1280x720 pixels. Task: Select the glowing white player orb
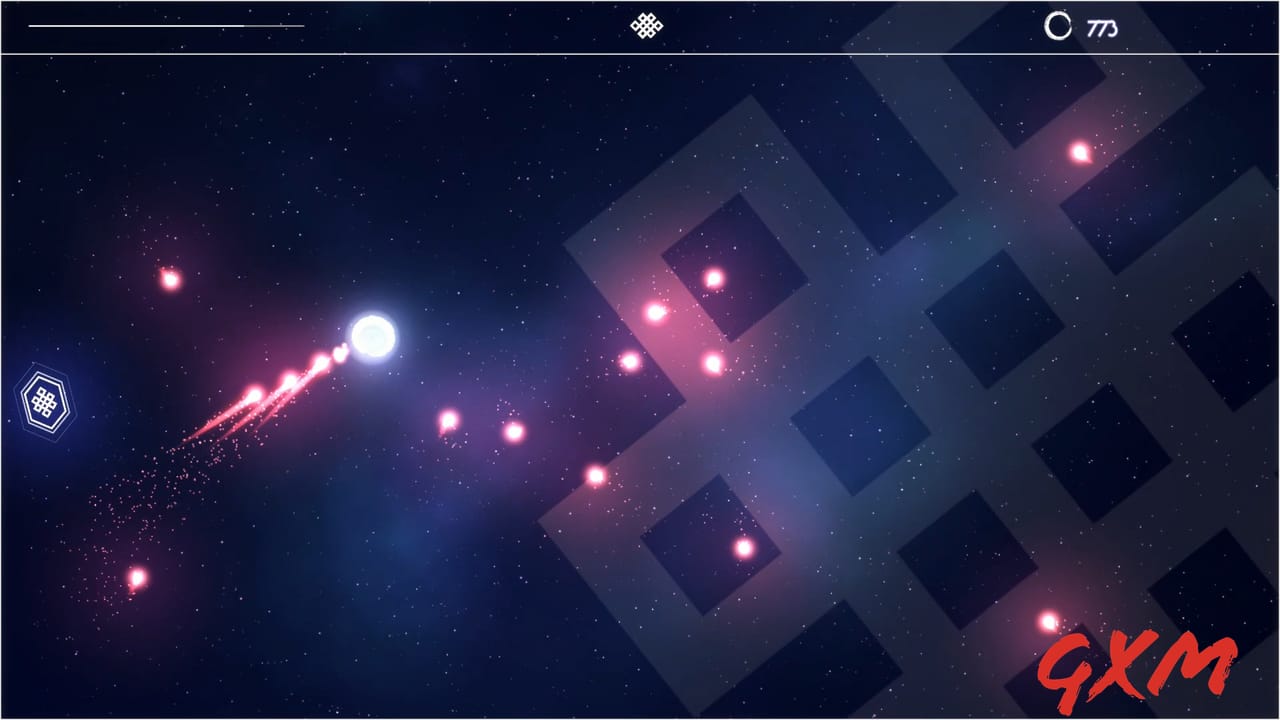(x=372, y=338)
